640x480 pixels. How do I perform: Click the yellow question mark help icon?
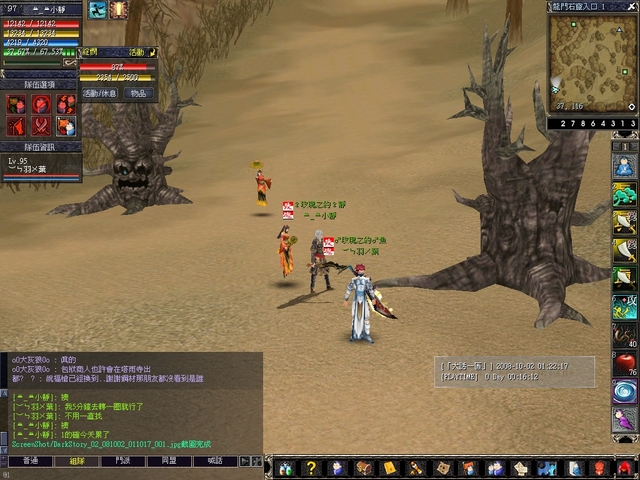coord(311,468)
